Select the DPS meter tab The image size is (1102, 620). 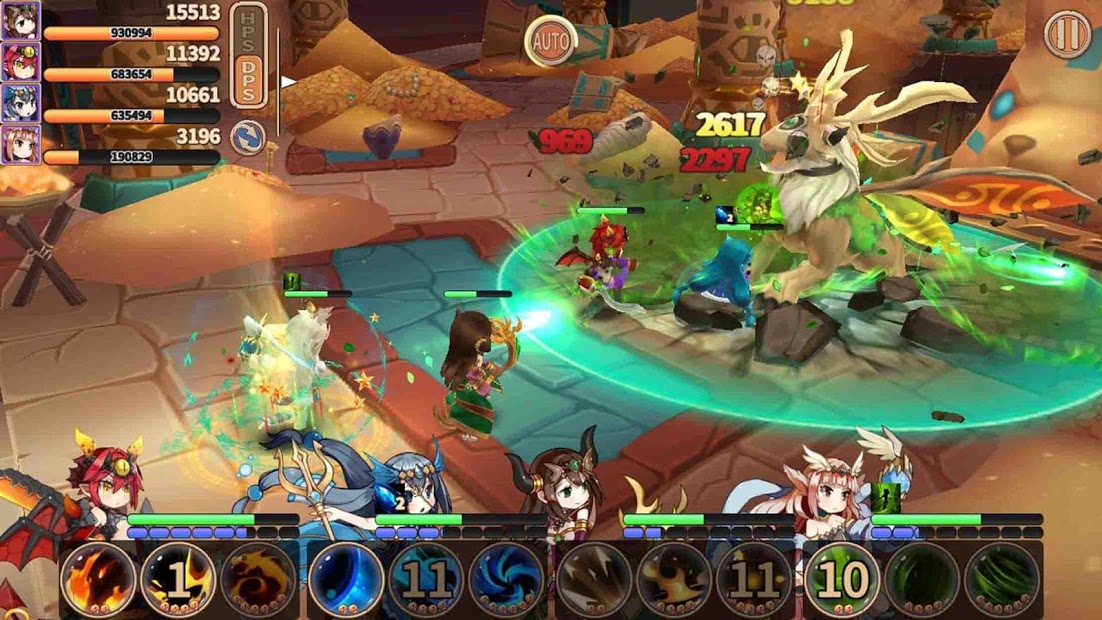(248, 79)
